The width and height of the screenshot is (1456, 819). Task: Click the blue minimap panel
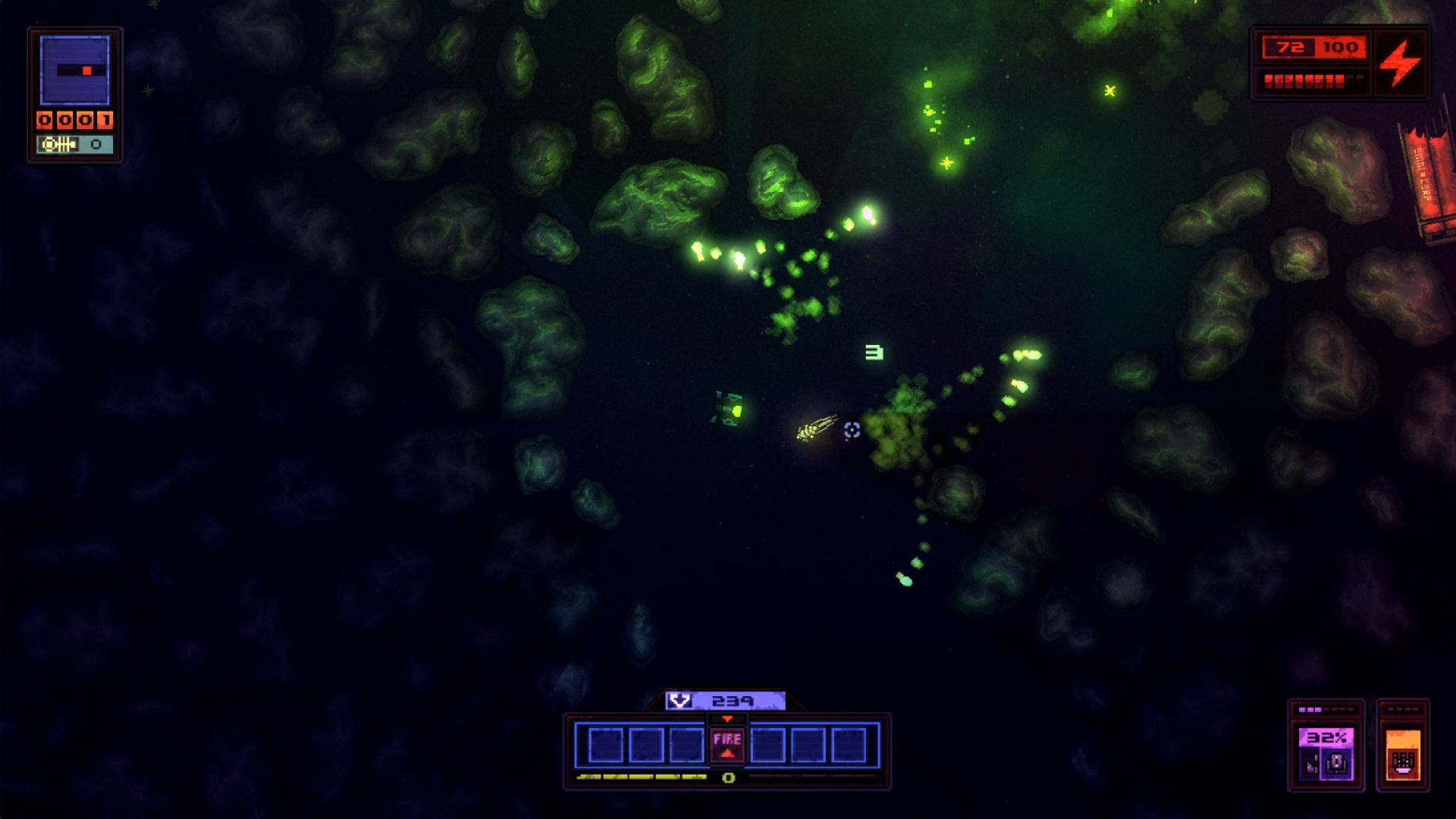pyautogui.click(x=75, y=71)
